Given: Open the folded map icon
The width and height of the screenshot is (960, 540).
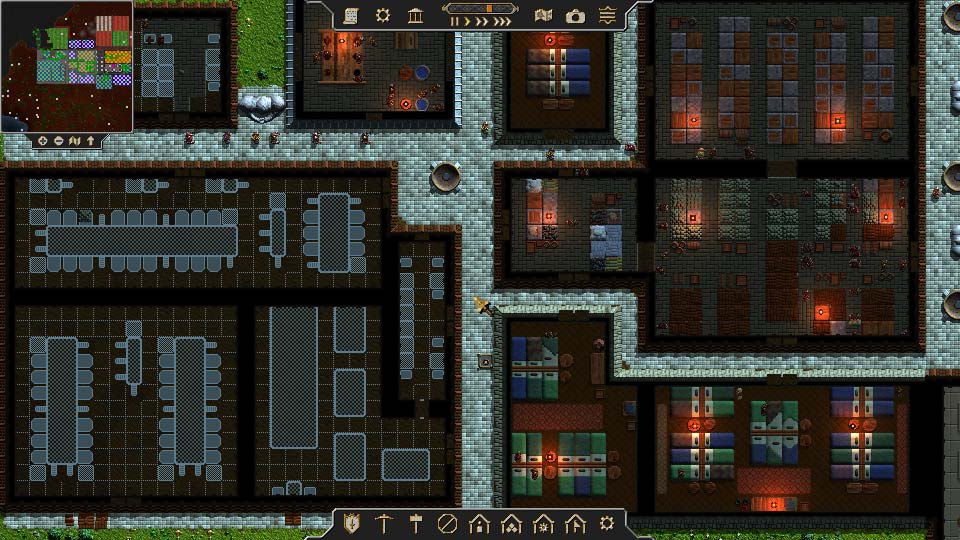Looking at the screenshot, I should tap(543, 15).
